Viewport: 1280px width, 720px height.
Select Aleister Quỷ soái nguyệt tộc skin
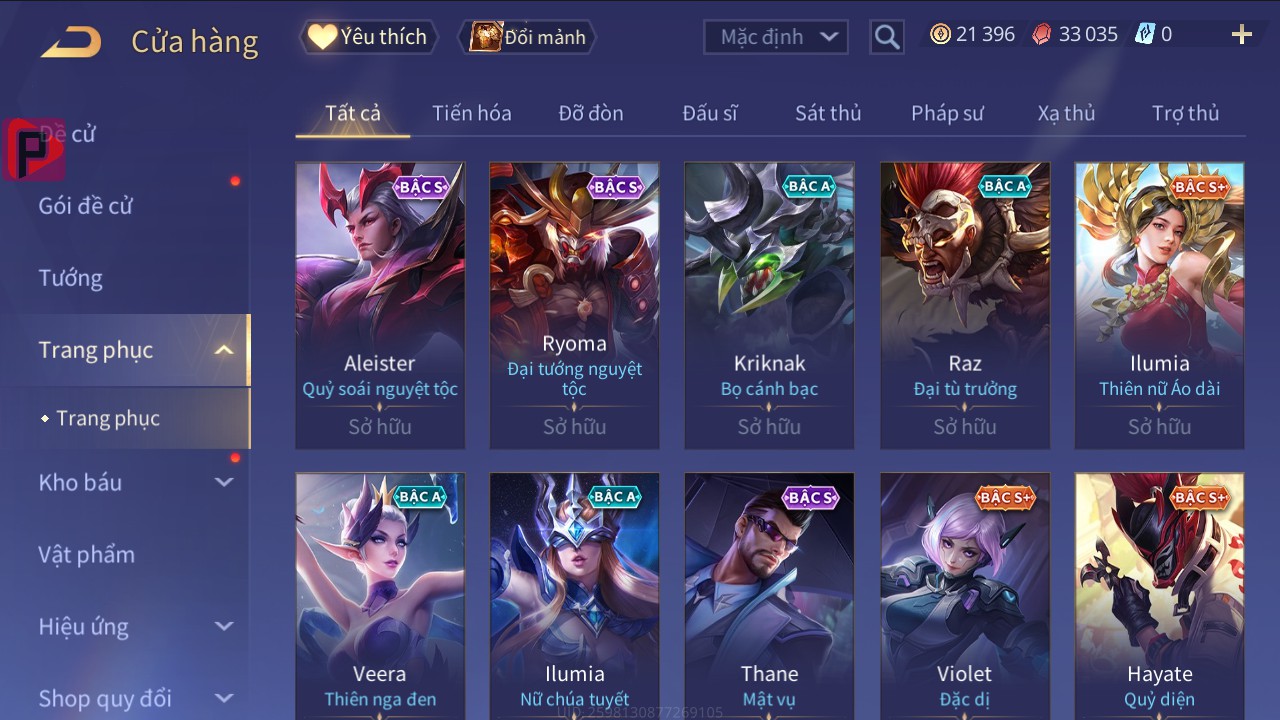(x=380, y=305)
